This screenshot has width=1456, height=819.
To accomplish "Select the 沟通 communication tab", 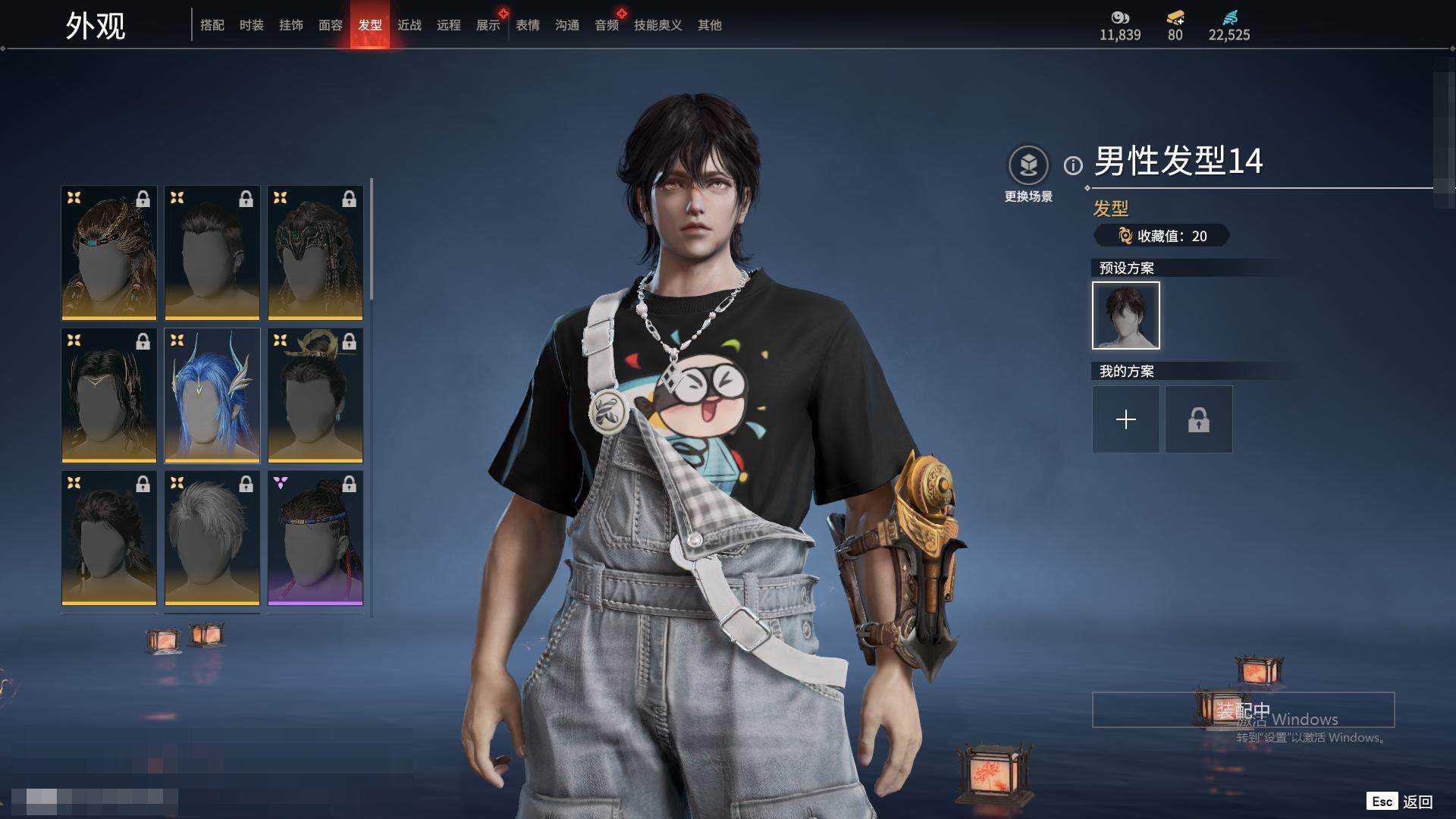I will click(567, 25).
